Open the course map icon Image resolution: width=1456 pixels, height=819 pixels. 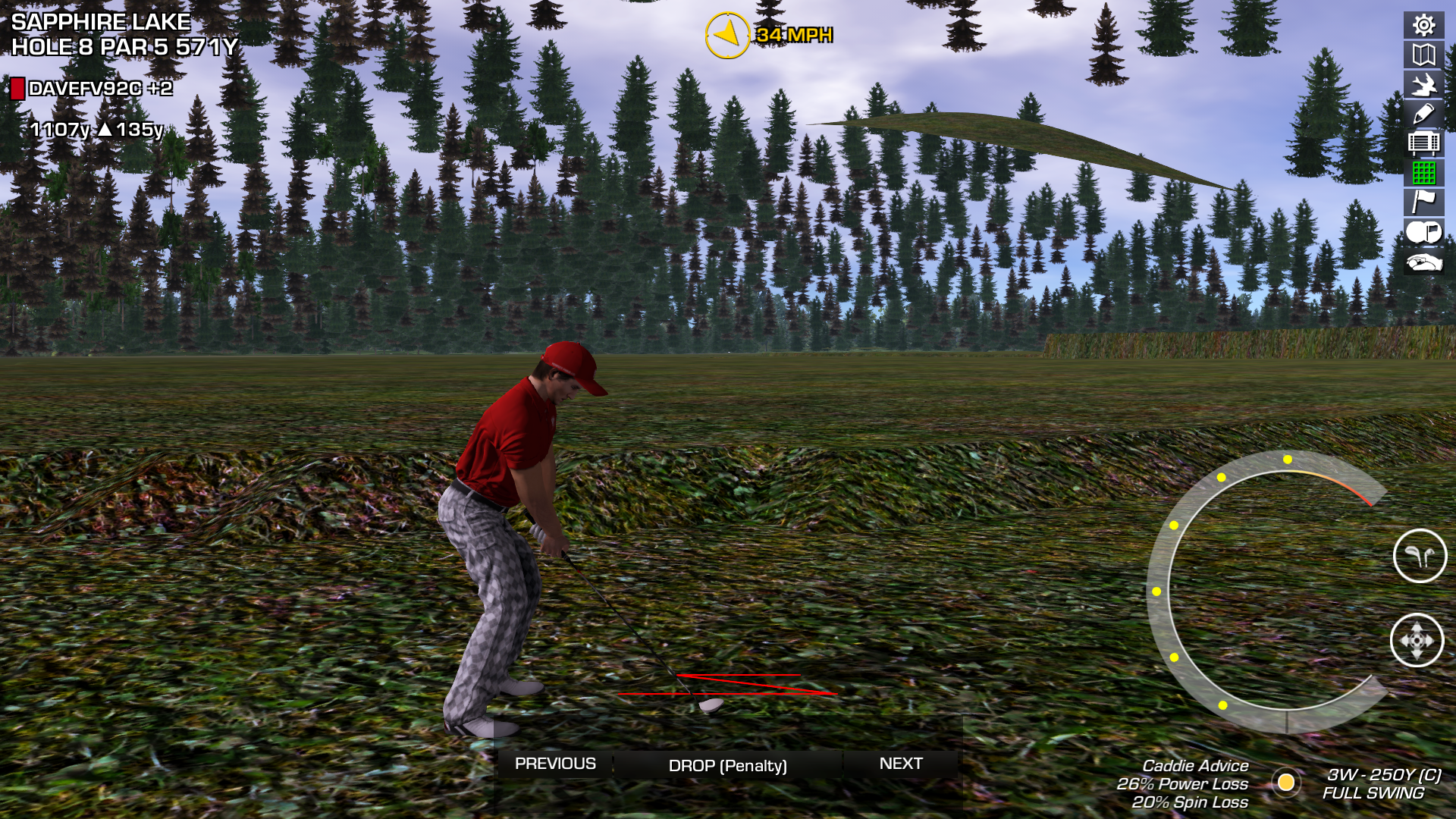pyautogui.click(x=1423, y=55)
